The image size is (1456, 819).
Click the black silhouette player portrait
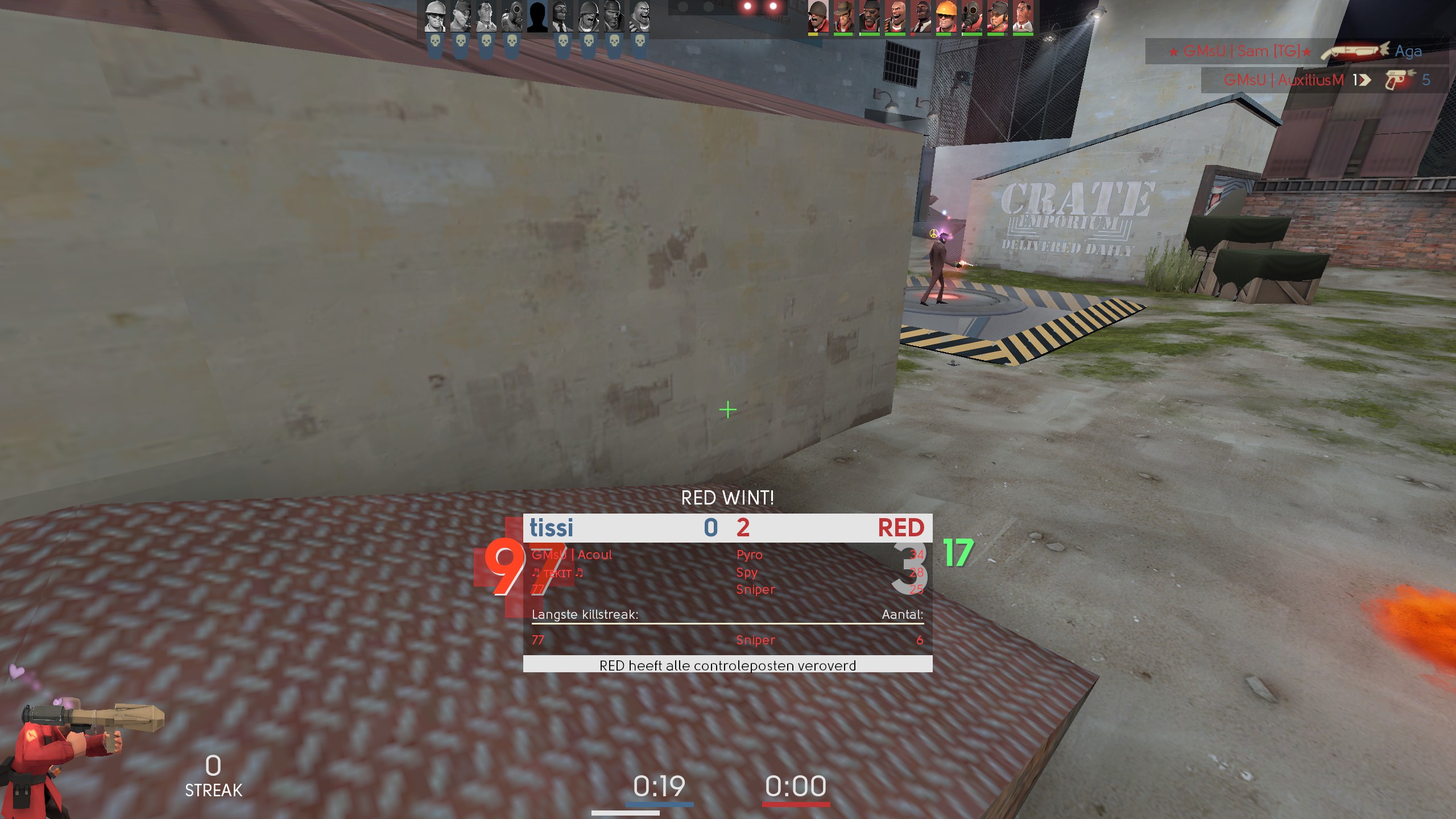click(537, 17)
